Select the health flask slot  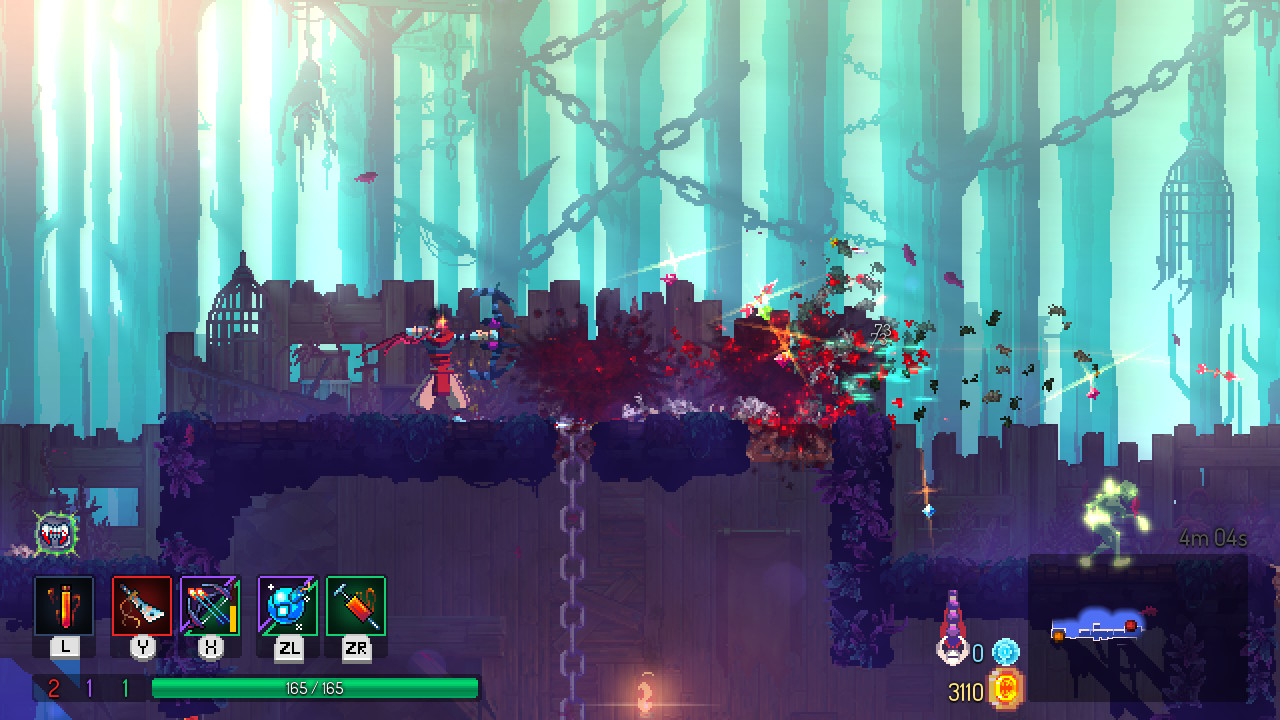(65, 606)
